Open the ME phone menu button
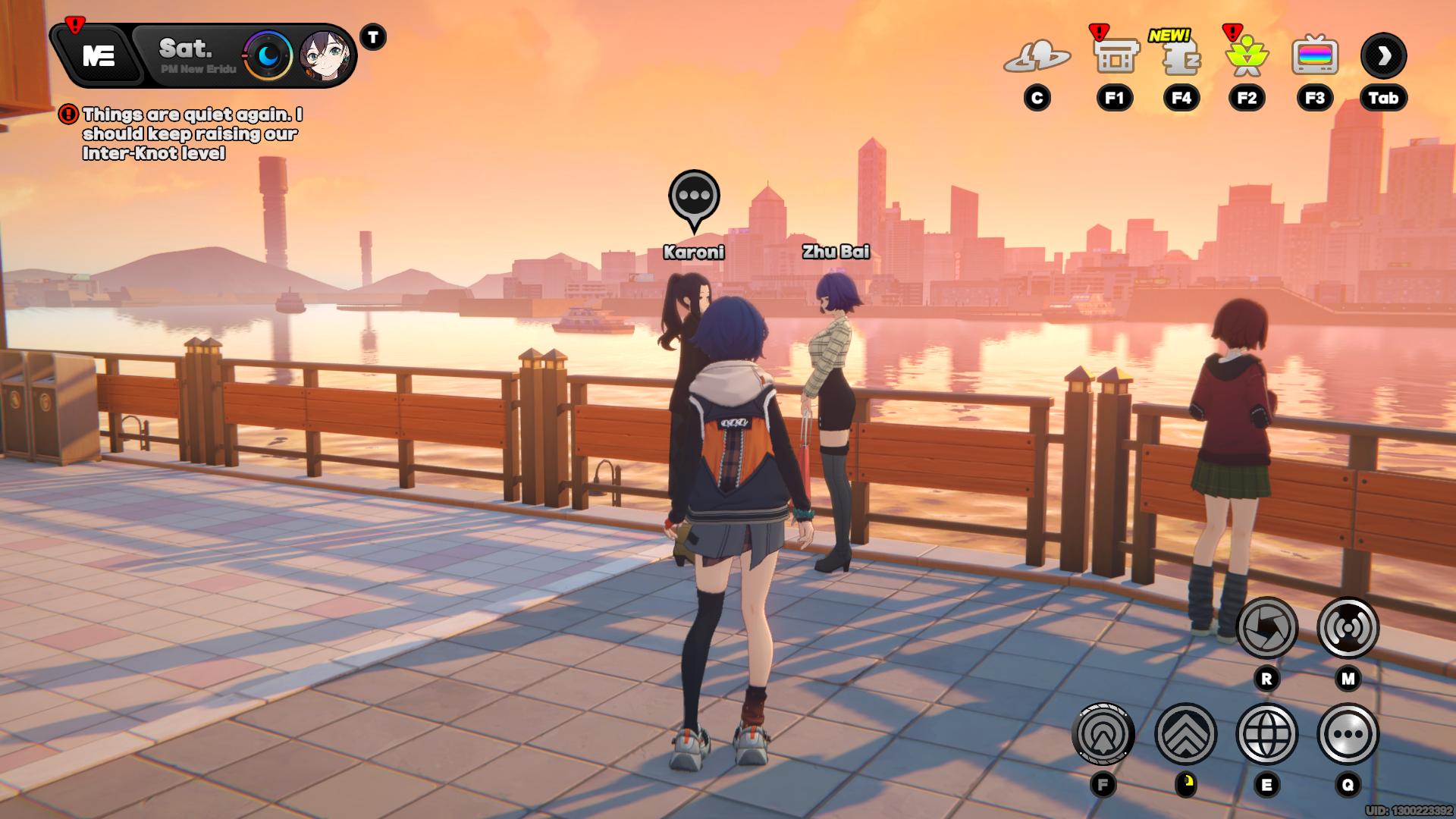 (99, 55)
